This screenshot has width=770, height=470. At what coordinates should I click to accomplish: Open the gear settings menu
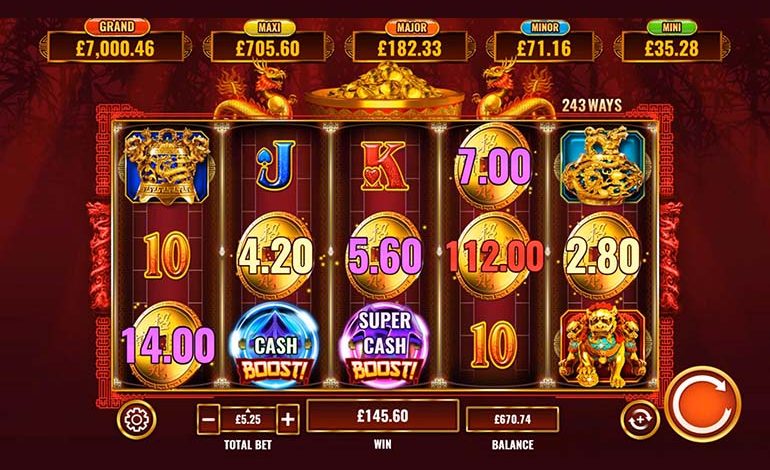136,419
